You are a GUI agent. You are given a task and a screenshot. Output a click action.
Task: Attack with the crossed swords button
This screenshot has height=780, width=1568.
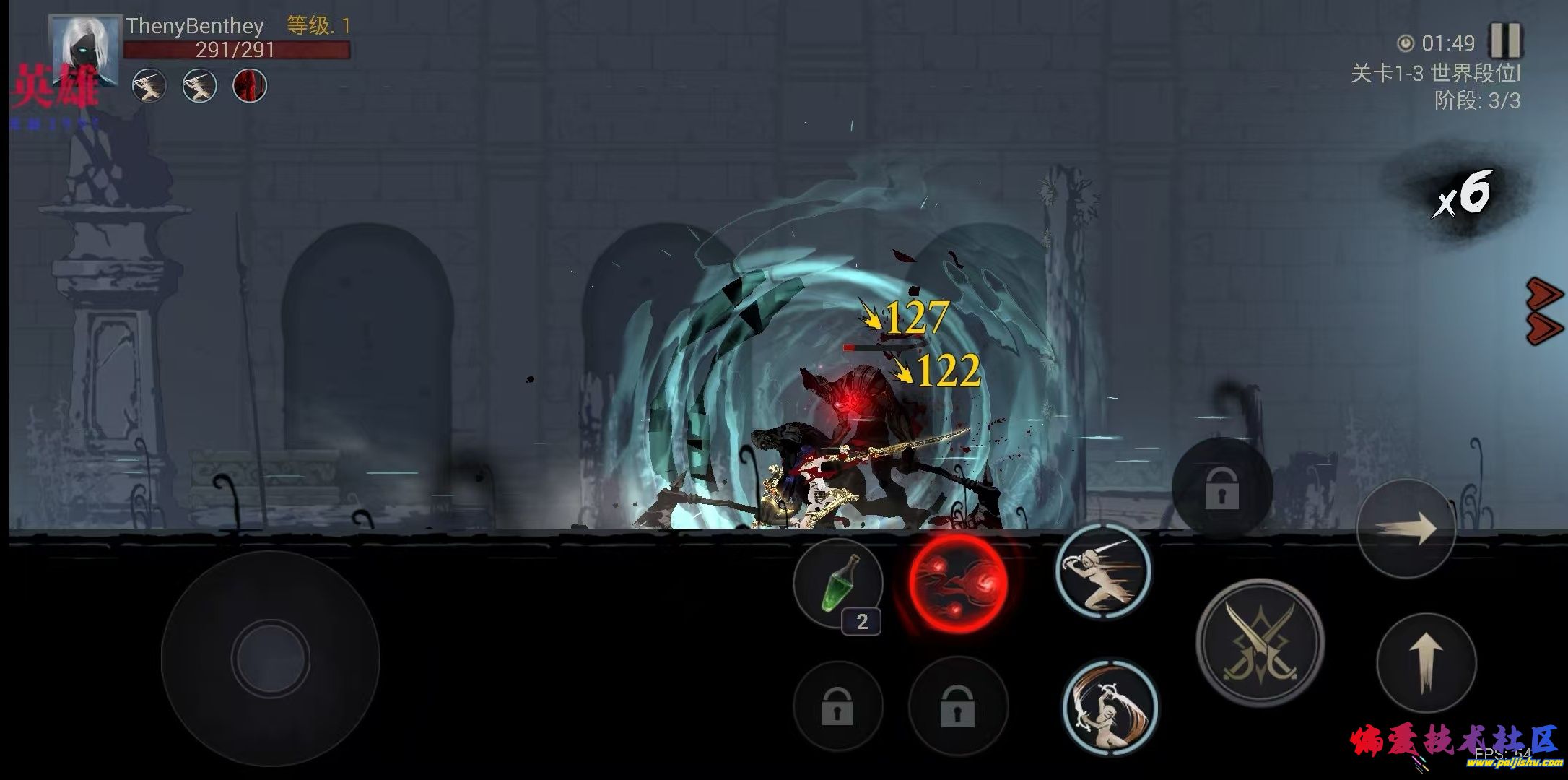(x=1260, y=642)
